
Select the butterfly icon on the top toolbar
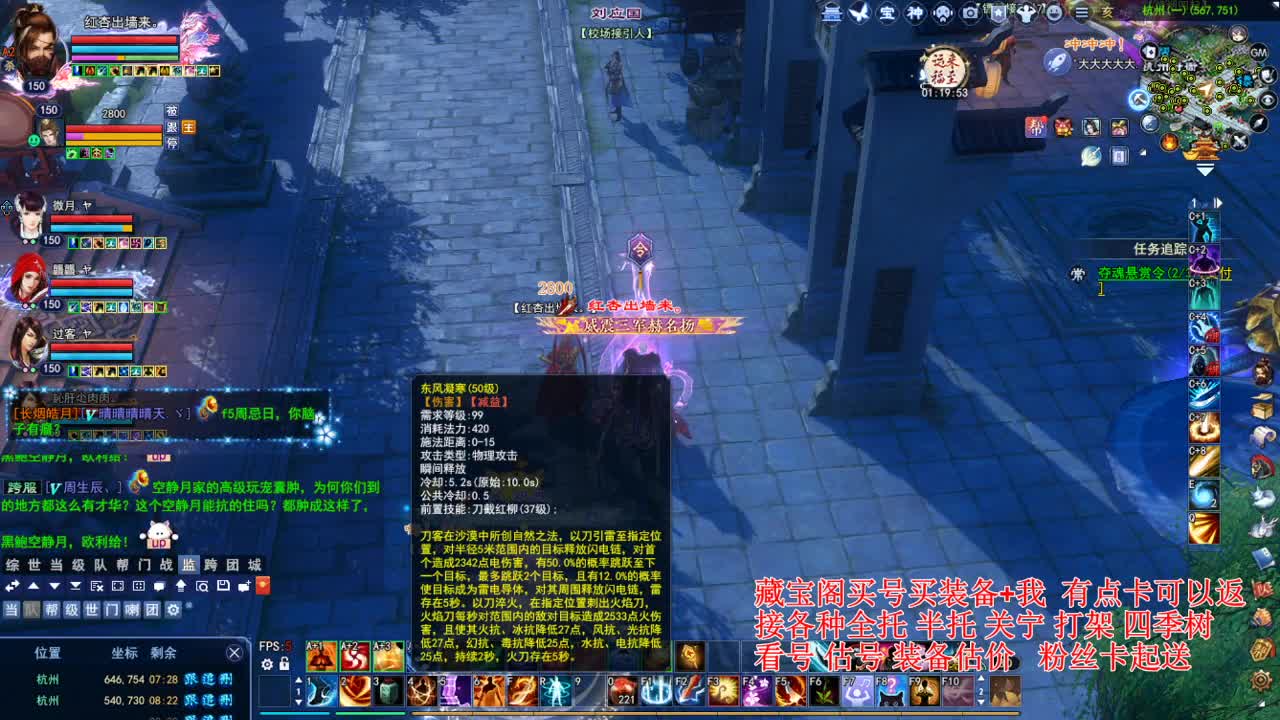(x=859, y=13)
